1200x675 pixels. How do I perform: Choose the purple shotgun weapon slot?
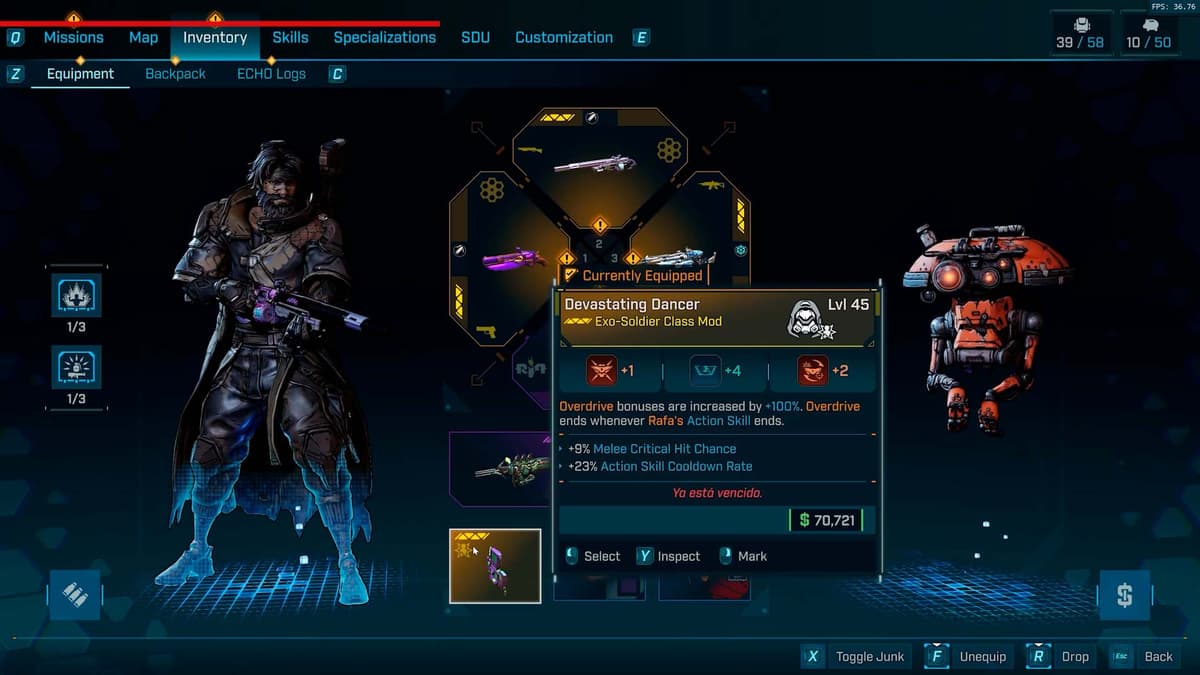tap(512, 259)
